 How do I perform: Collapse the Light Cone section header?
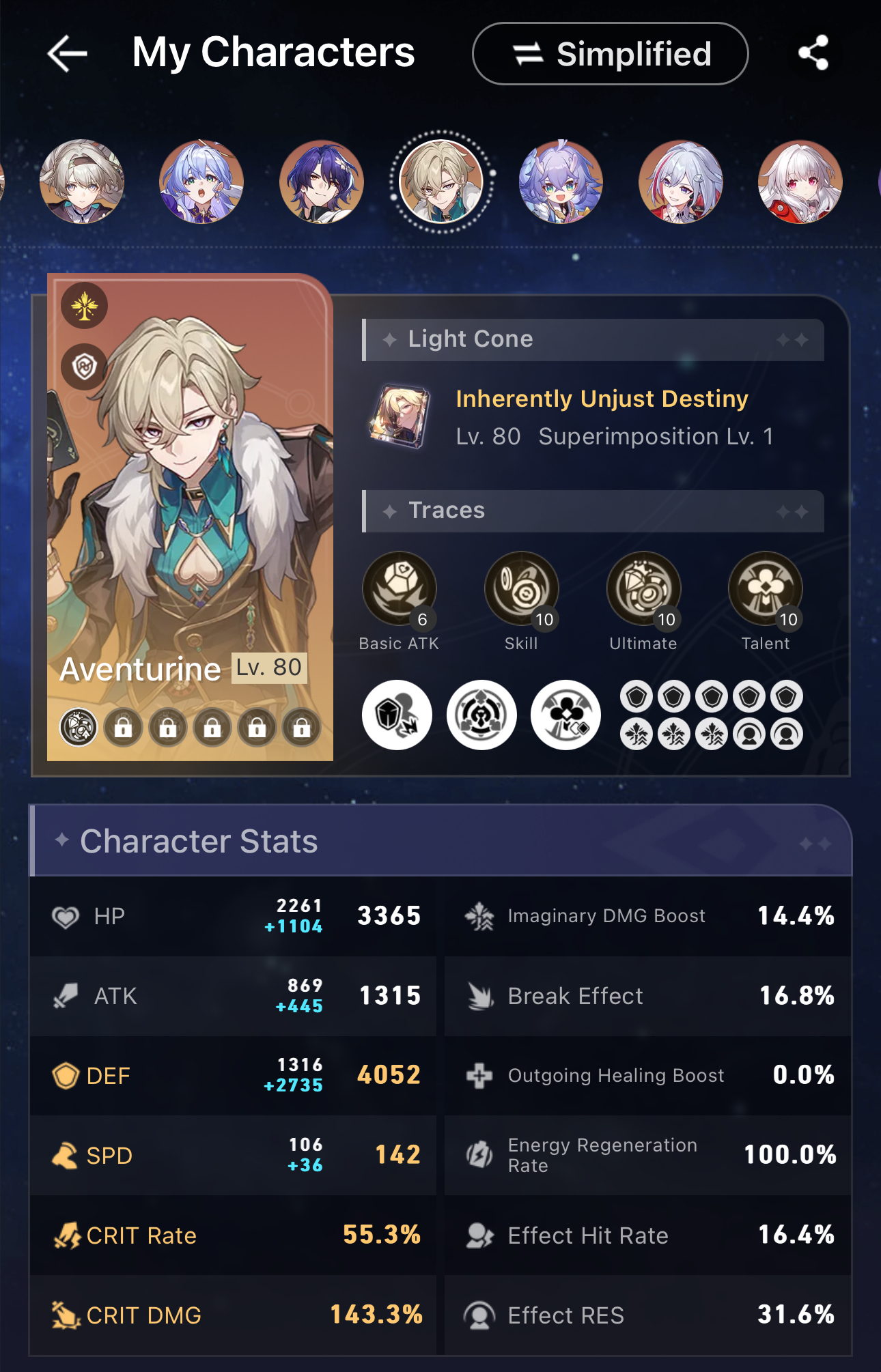[591, 339]
